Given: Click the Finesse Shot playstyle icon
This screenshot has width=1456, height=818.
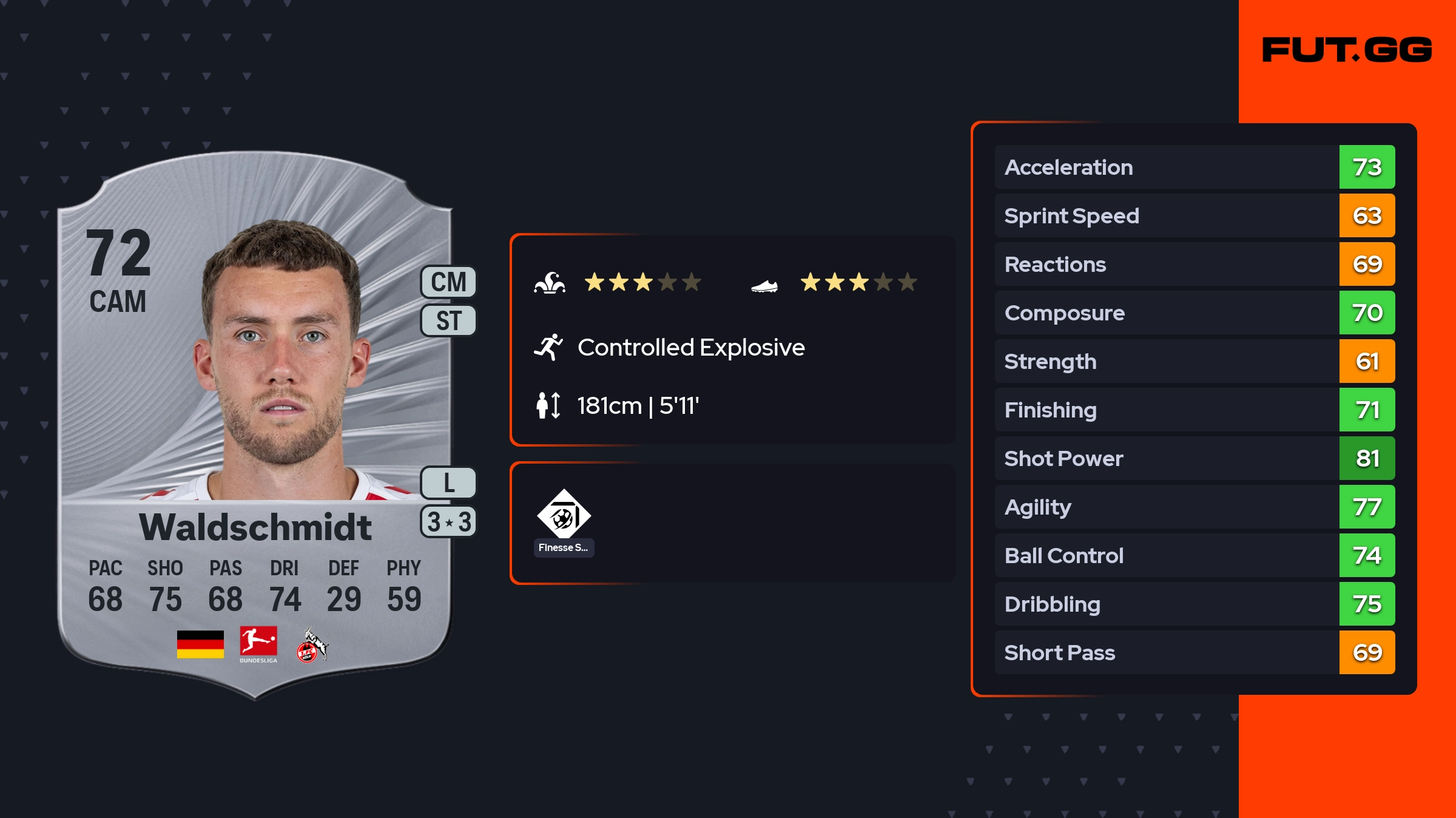Looking at the screenshot, I should 564,515.
